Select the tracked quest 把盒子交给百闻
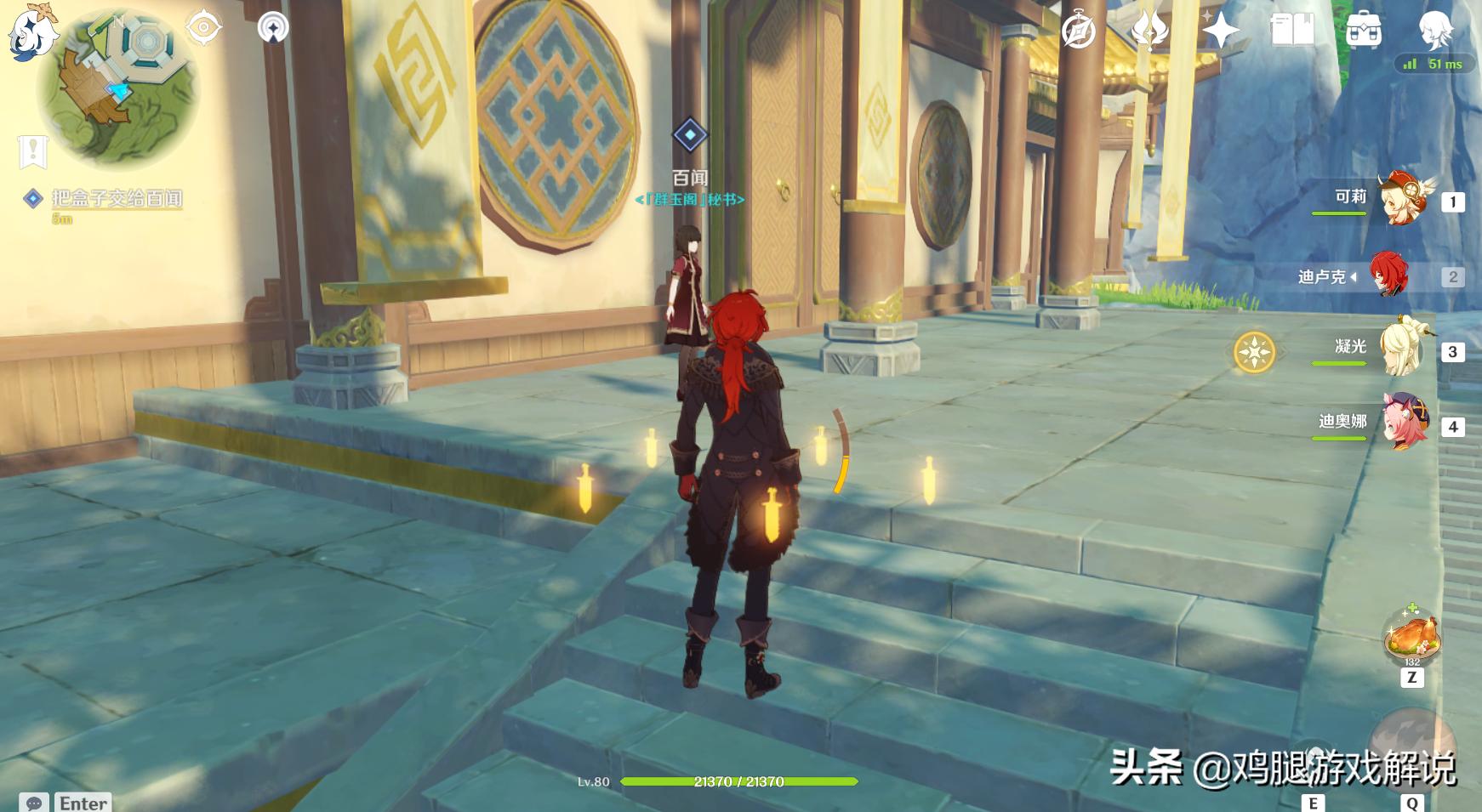The width and height of the screenshot is (1482, 812). 117,199
